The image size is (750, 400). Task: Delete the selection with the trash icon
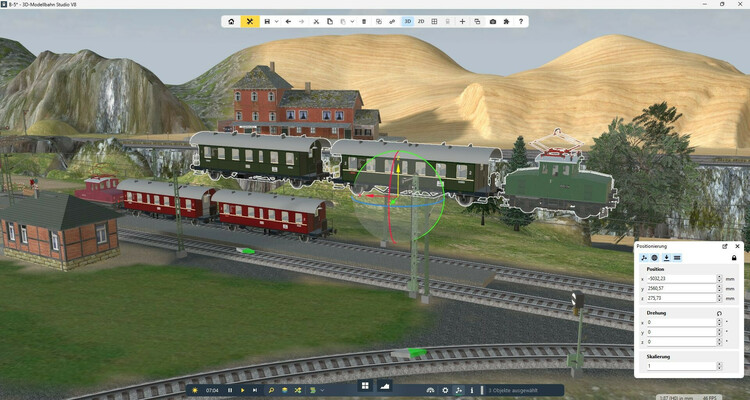click(364, 21)
